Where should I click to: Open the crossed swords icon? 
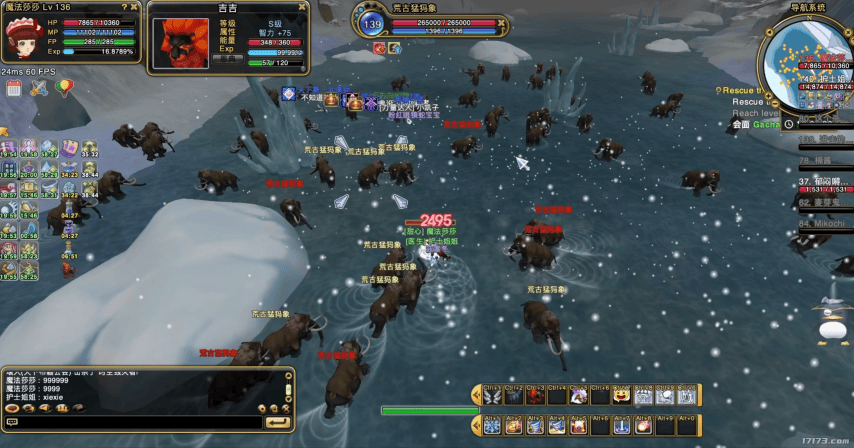click(x=39, y=89)
